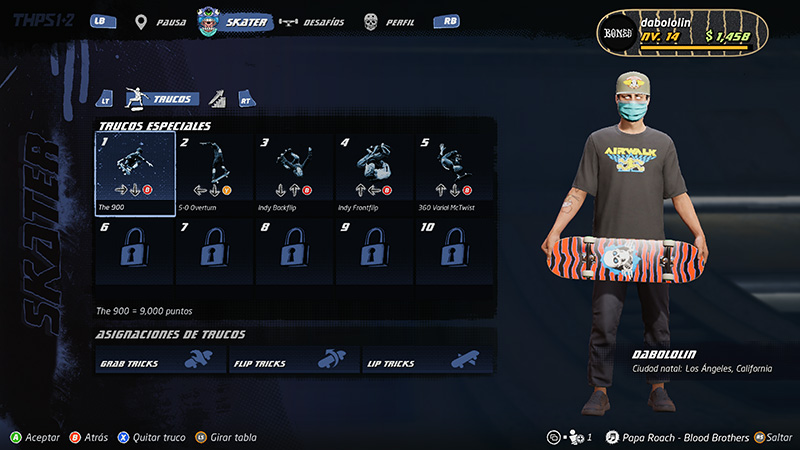Open the Pausa tab

[163, 22]
